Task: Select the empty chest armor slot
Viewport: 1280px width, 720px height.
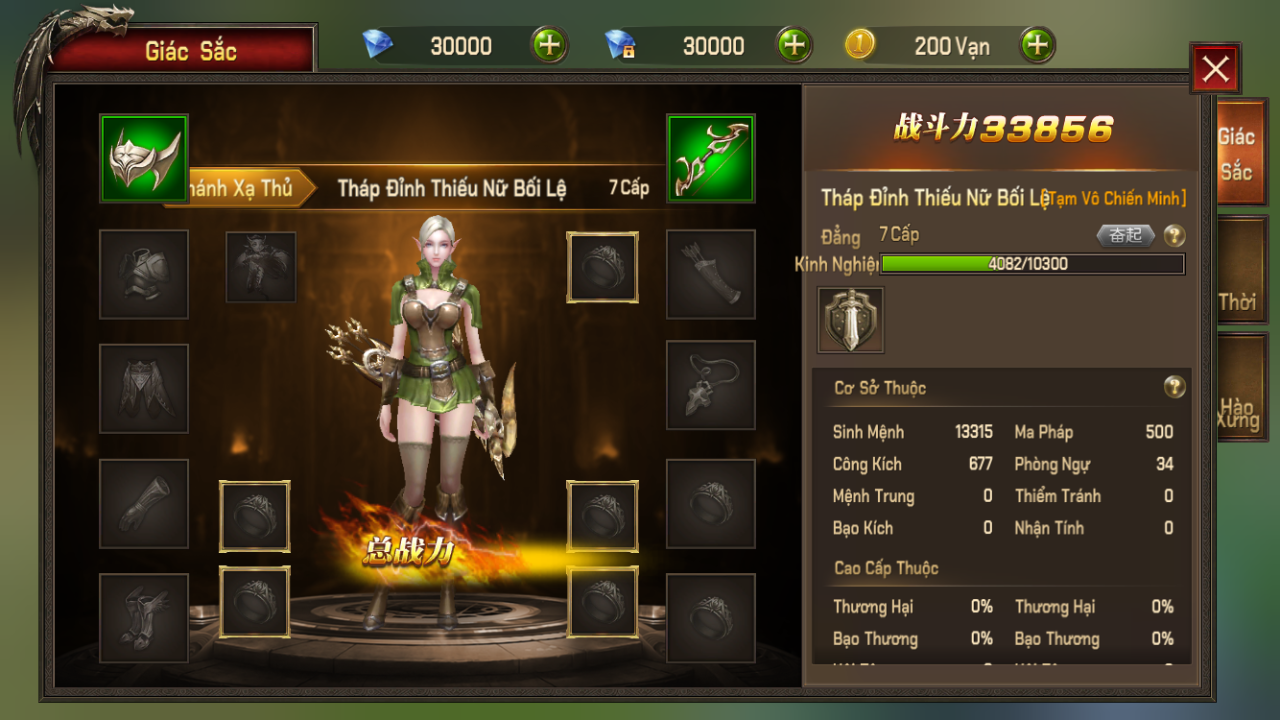Action: [x=144, y=274]
